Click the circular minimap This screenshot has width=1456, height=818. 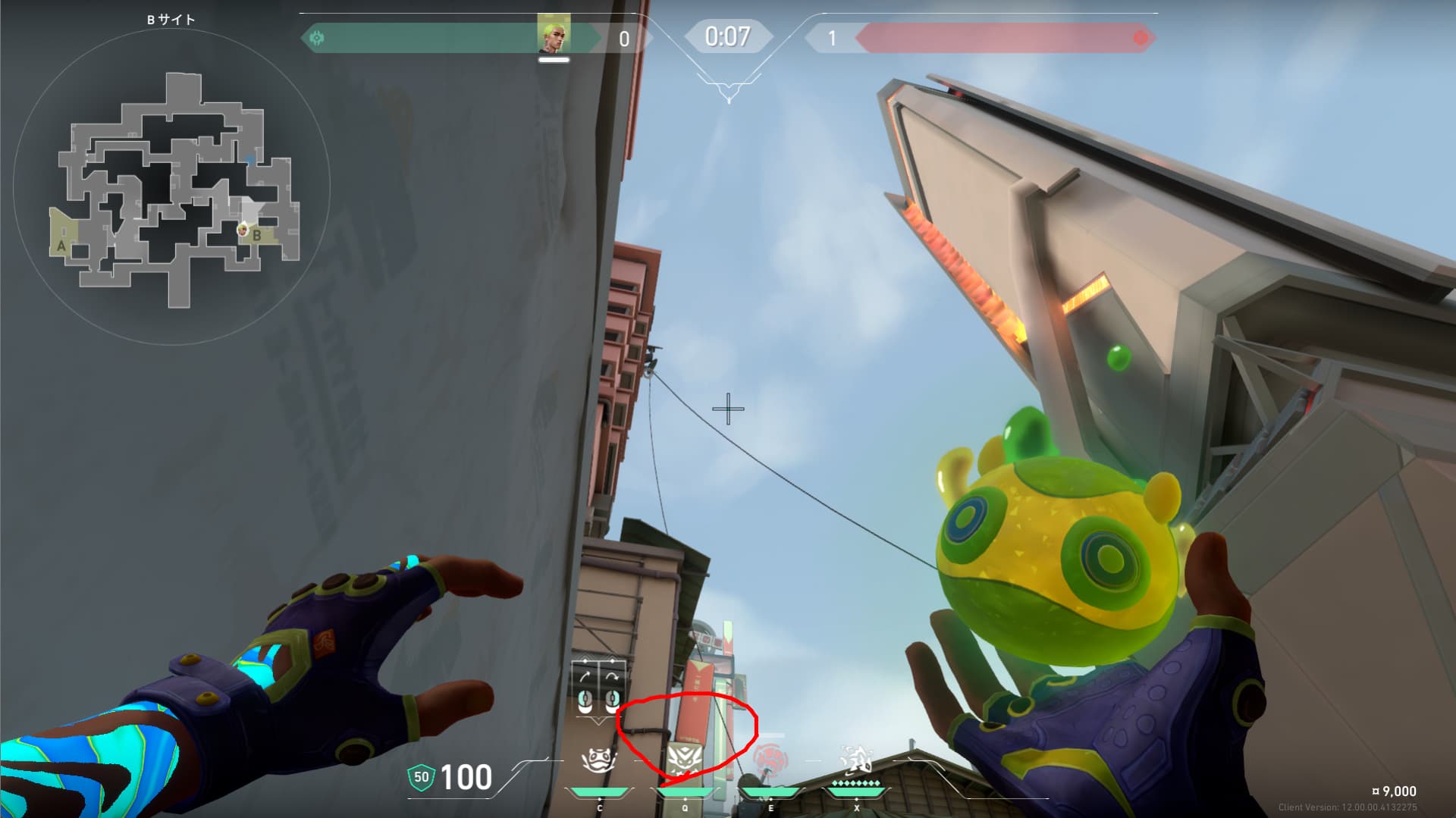171,186
